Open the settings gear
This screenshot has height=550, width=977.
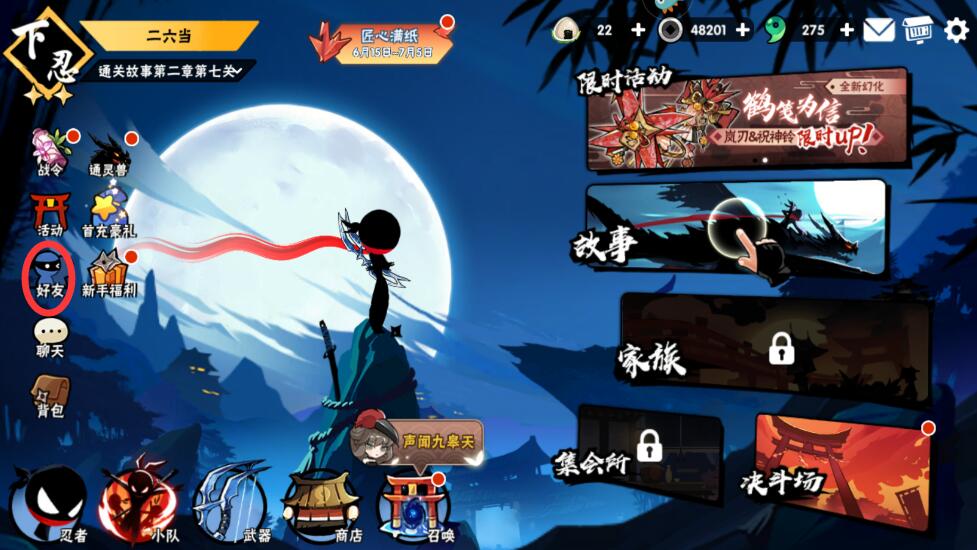tap(957, 30)
